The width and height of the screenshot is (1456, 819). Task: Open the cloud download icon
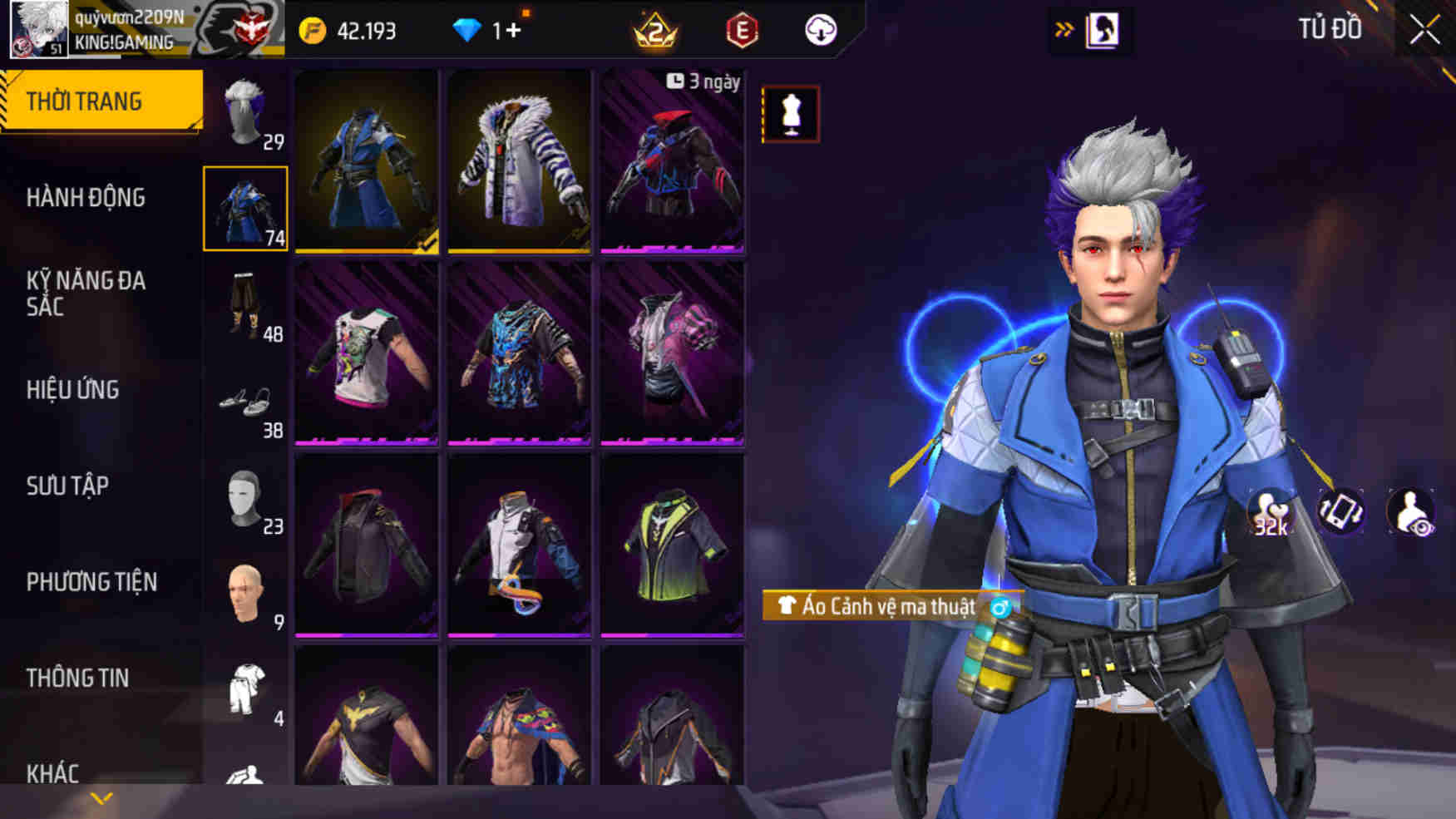coord(821,31)
